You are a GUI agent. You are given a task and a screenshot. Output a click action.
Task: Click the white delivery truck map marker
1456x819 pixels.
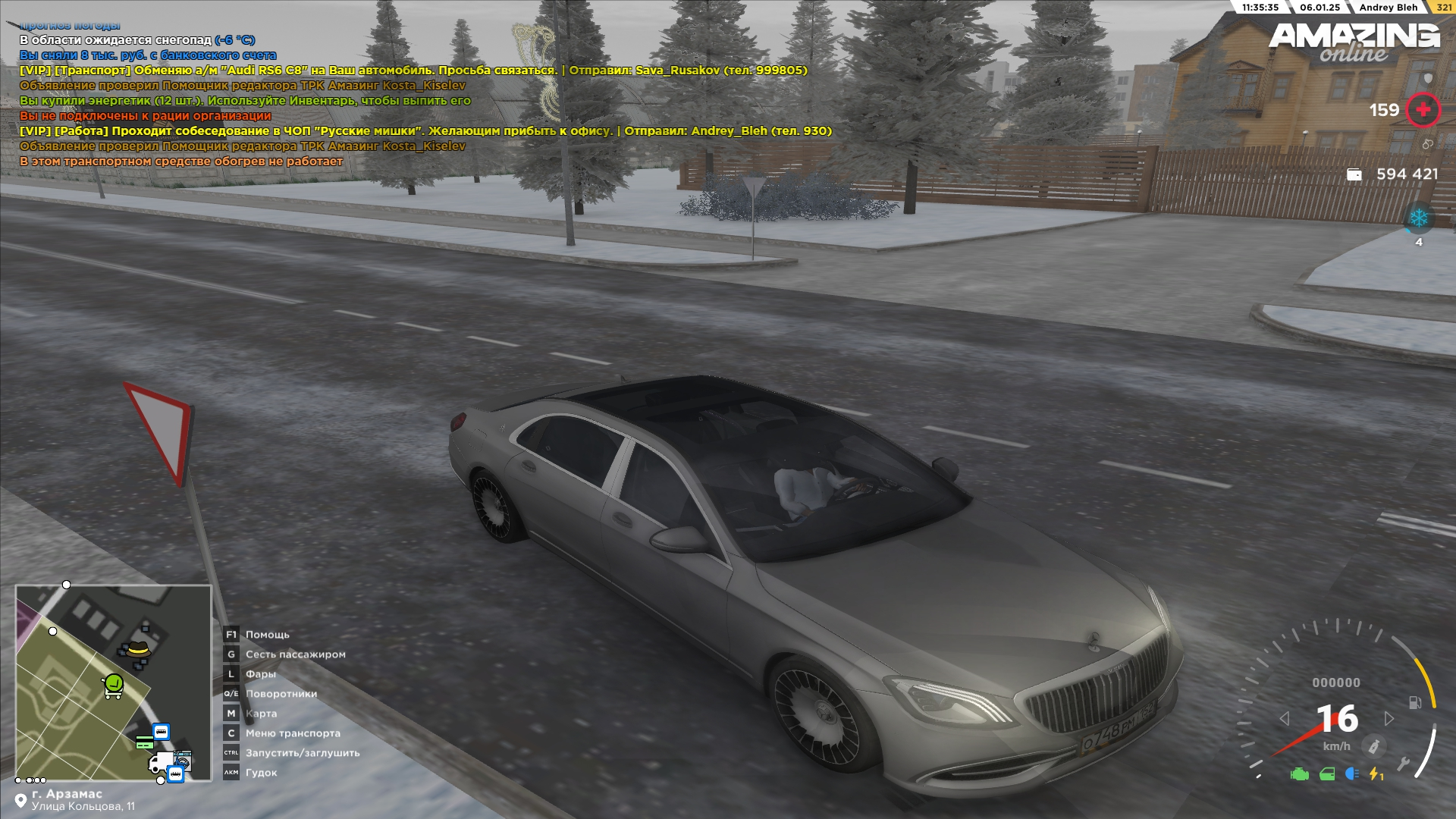tap(162, 761)
